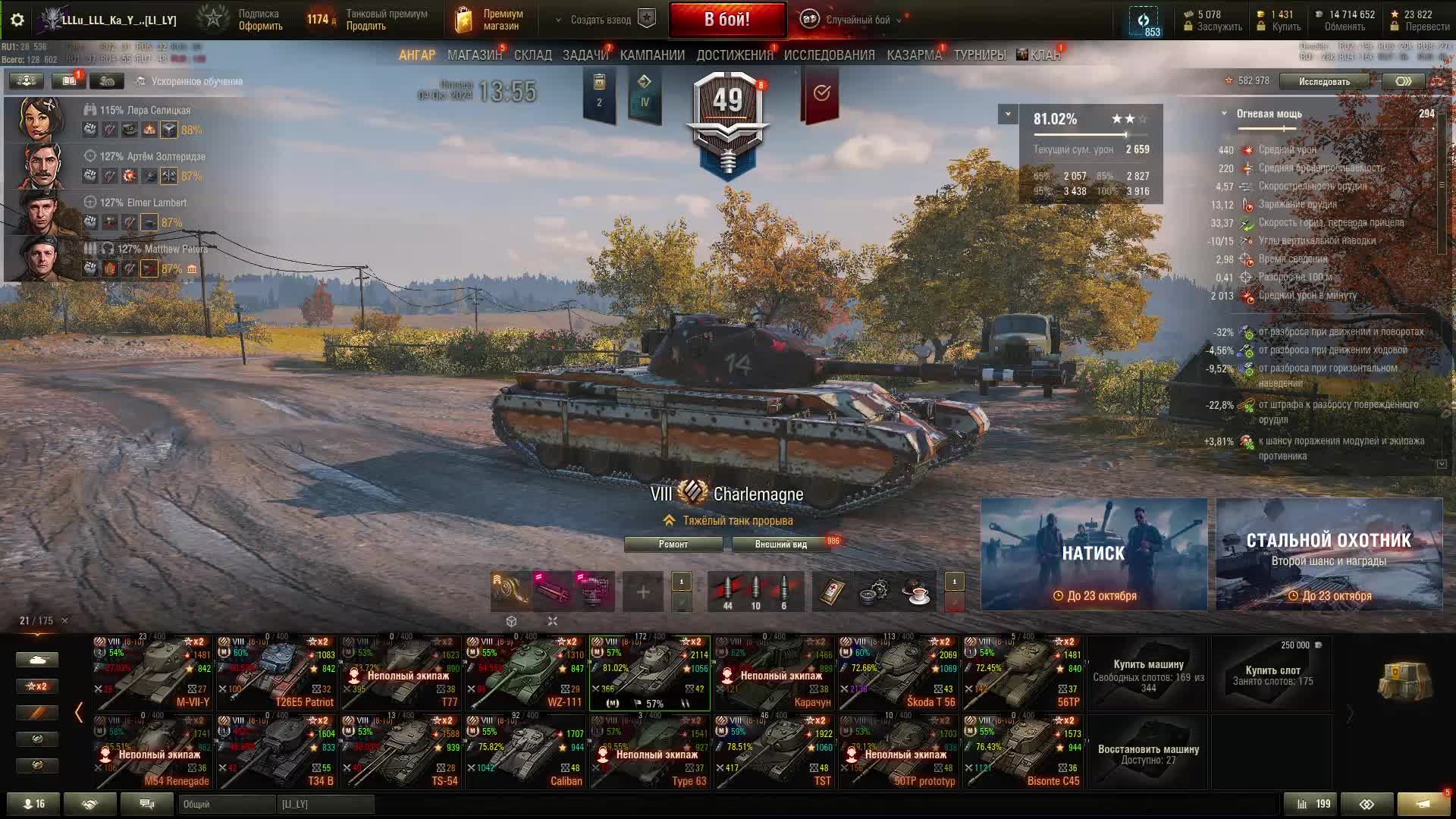Click Купить машину slot tile
The height and width of the screenshot is (819, 1456).
tap(1148, 673)
